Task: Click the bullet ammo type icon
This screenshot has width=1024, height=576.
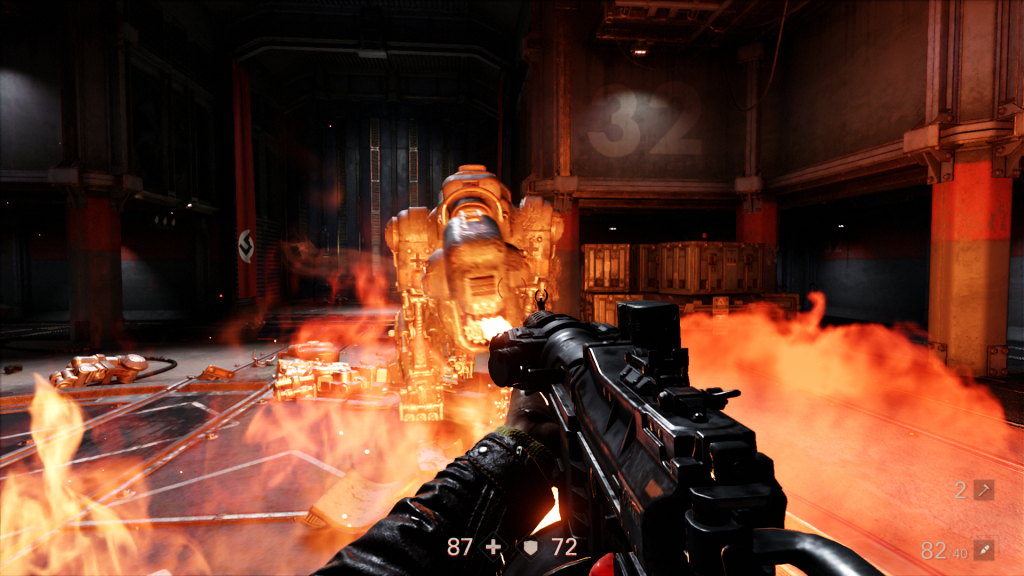Action: pyautogui.click(x=984, y=550)
